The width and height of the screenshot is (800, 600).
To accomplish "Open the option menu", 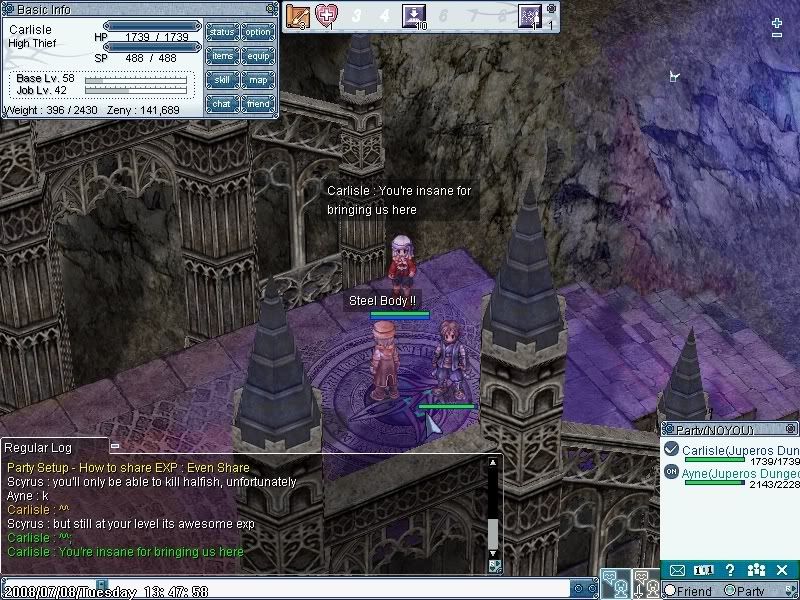I will click(258, 32).
